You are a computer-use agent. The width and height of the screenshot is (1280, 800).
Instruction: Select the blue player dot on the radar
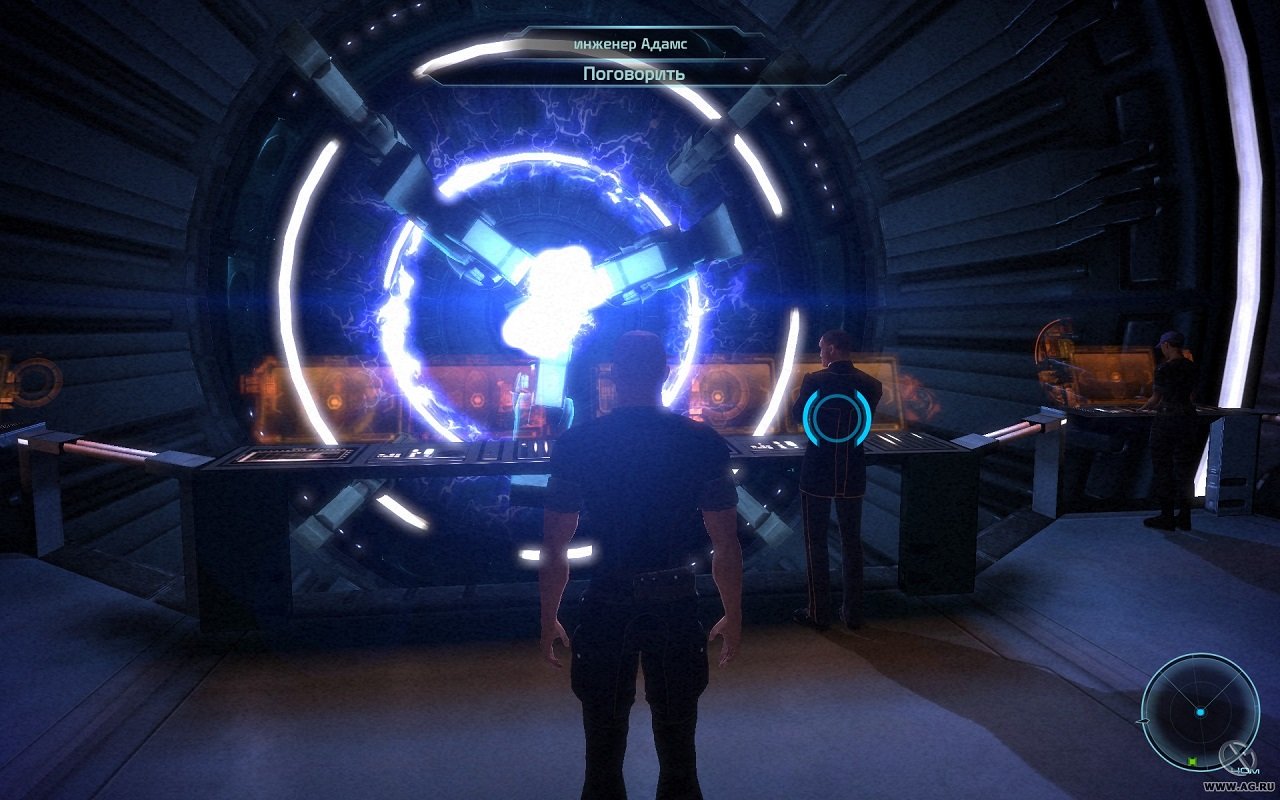point(1200,710)
